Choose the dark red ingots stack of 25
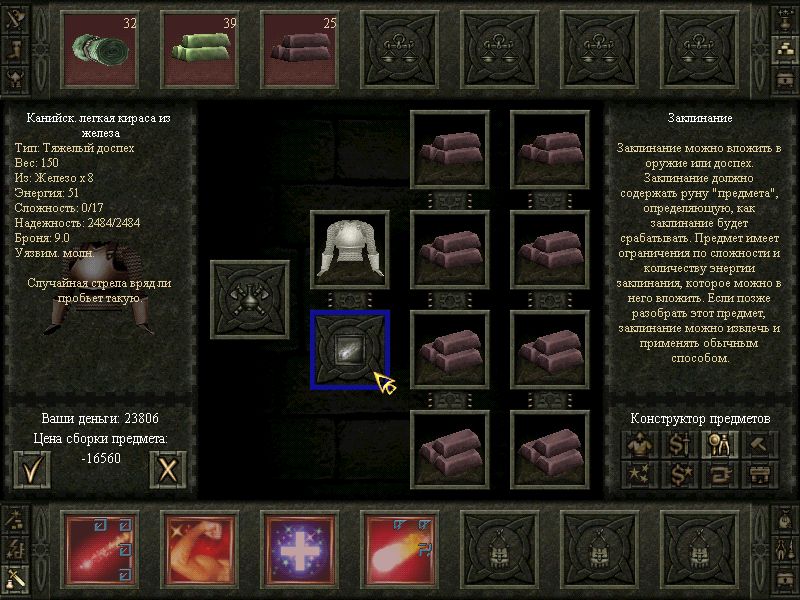Image resolution: width=800 pixels, height=600 pixels. pos(300,48)
